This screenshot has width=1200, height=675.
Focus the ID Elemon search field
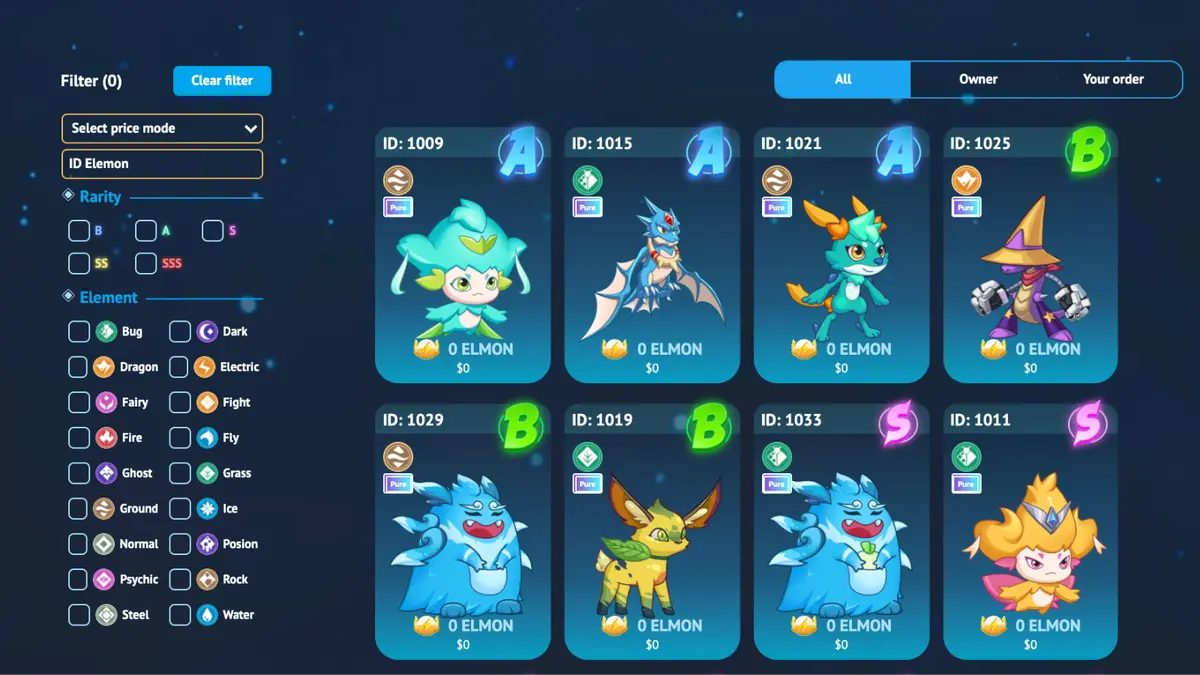162,164
